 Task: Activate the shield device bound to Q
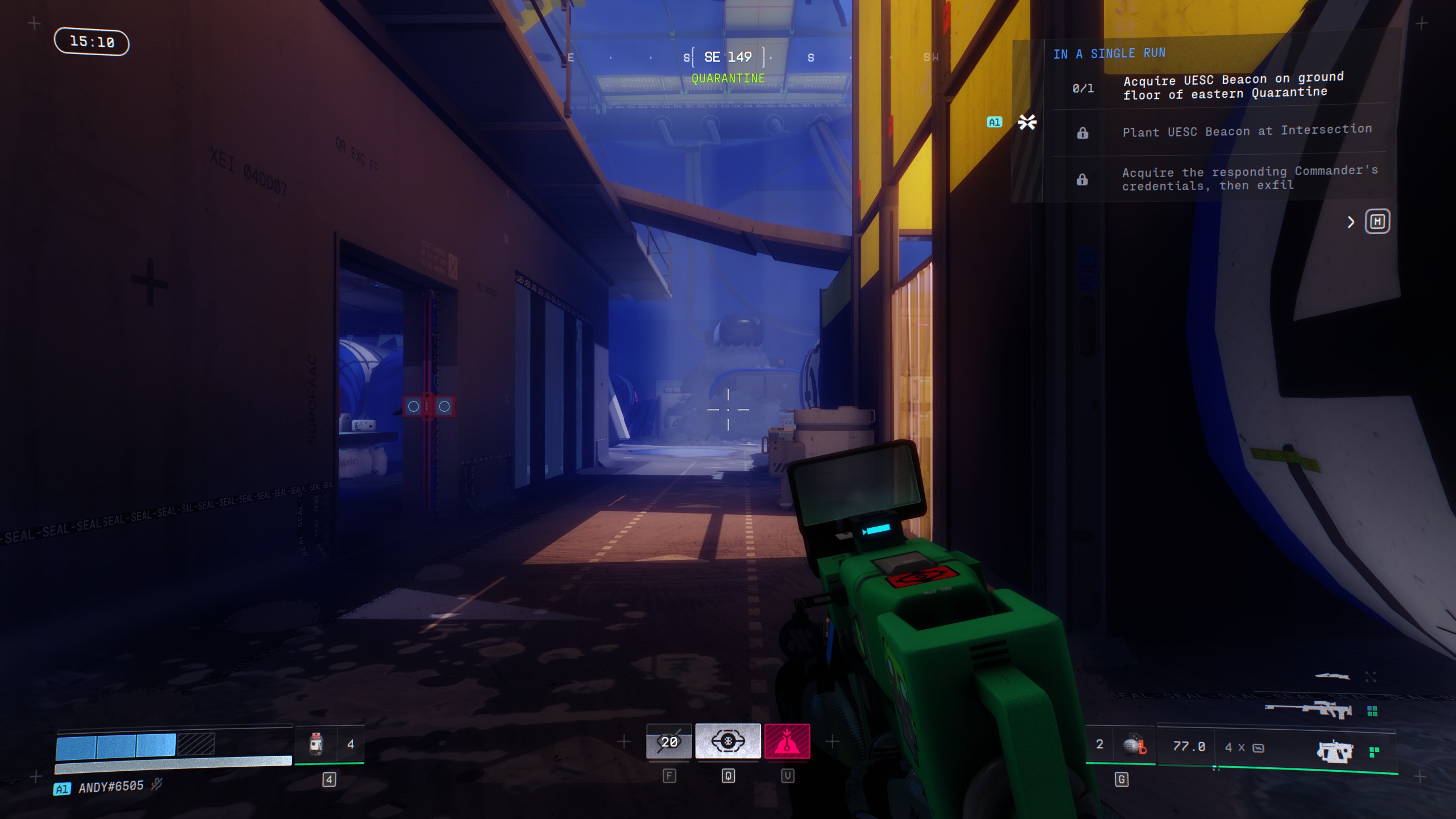pos(728,741)
